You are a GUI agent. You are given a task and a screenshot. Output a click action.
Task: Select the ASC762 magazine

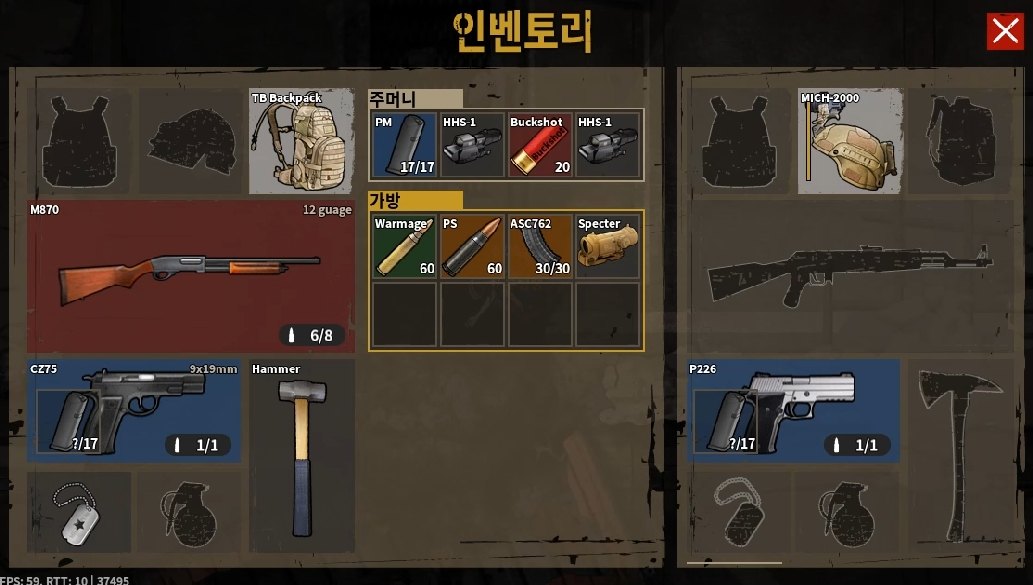tap(540, 246)
